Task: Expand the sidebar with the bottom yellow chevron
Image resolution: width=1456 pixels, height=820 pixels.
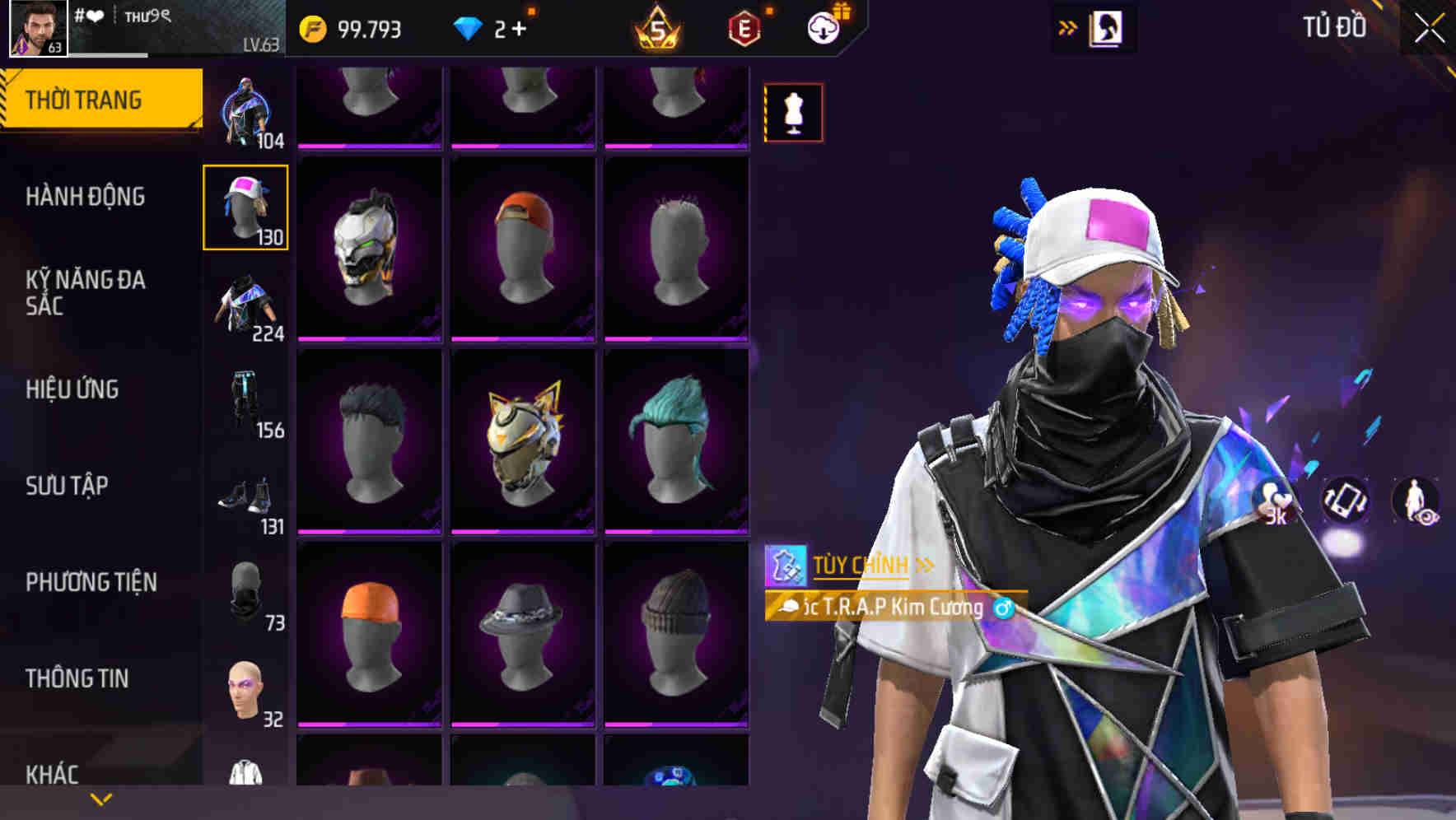Action: pyautogui.click(x=99, y=798)
